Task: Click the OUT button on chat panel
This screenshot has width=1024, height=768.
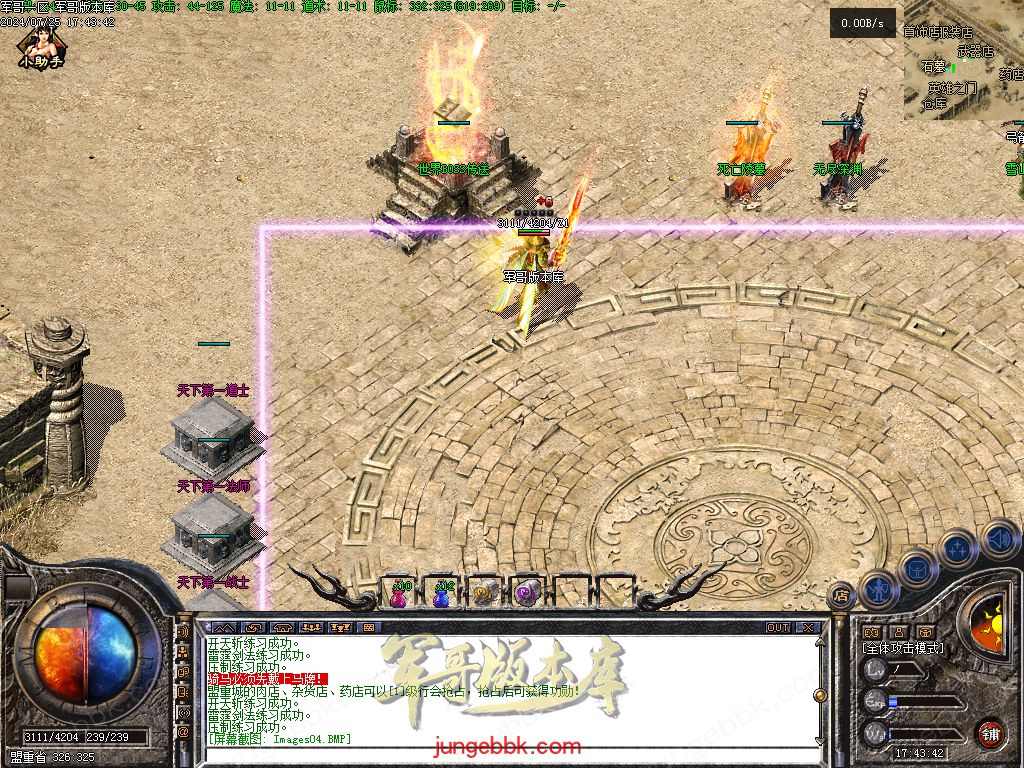Action: click(x=778, y=628)
